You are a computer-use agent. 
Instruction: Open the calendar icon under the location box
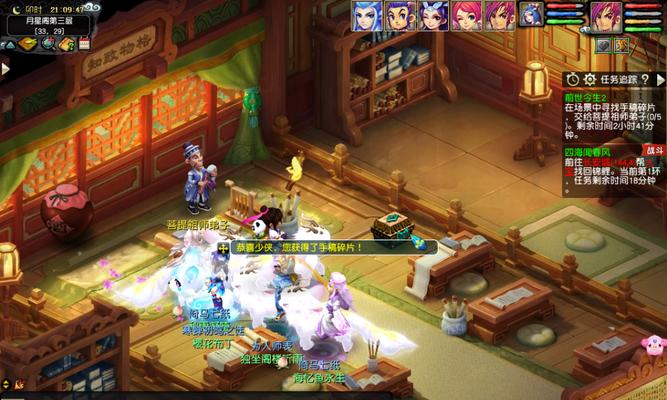83,44
